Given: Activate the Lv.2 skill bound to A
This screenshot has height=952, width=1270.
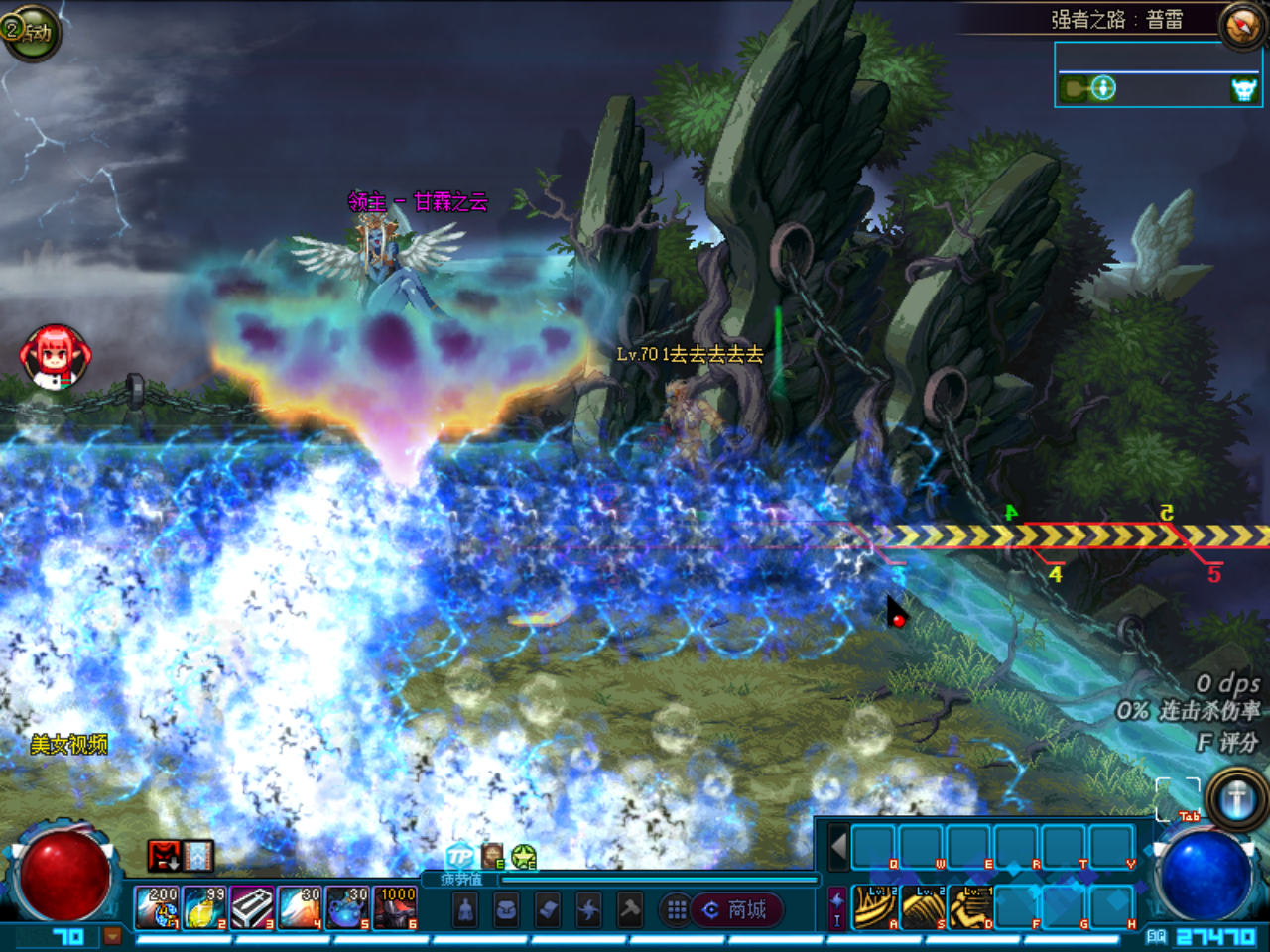Looking at the screenshot, I should click(875, 907).
